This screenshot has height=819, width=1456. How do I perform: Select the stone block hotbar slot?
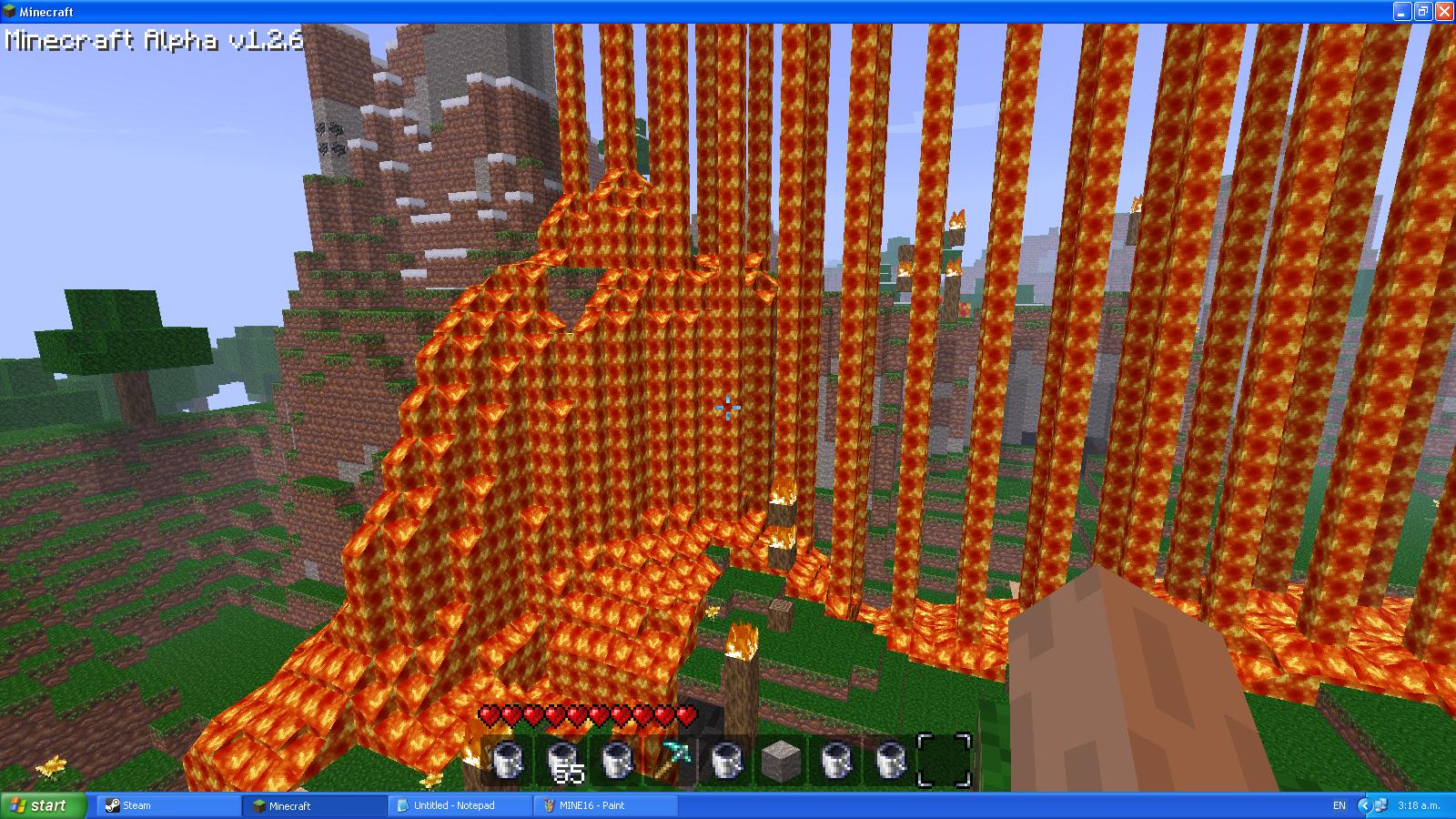(779, 760)
